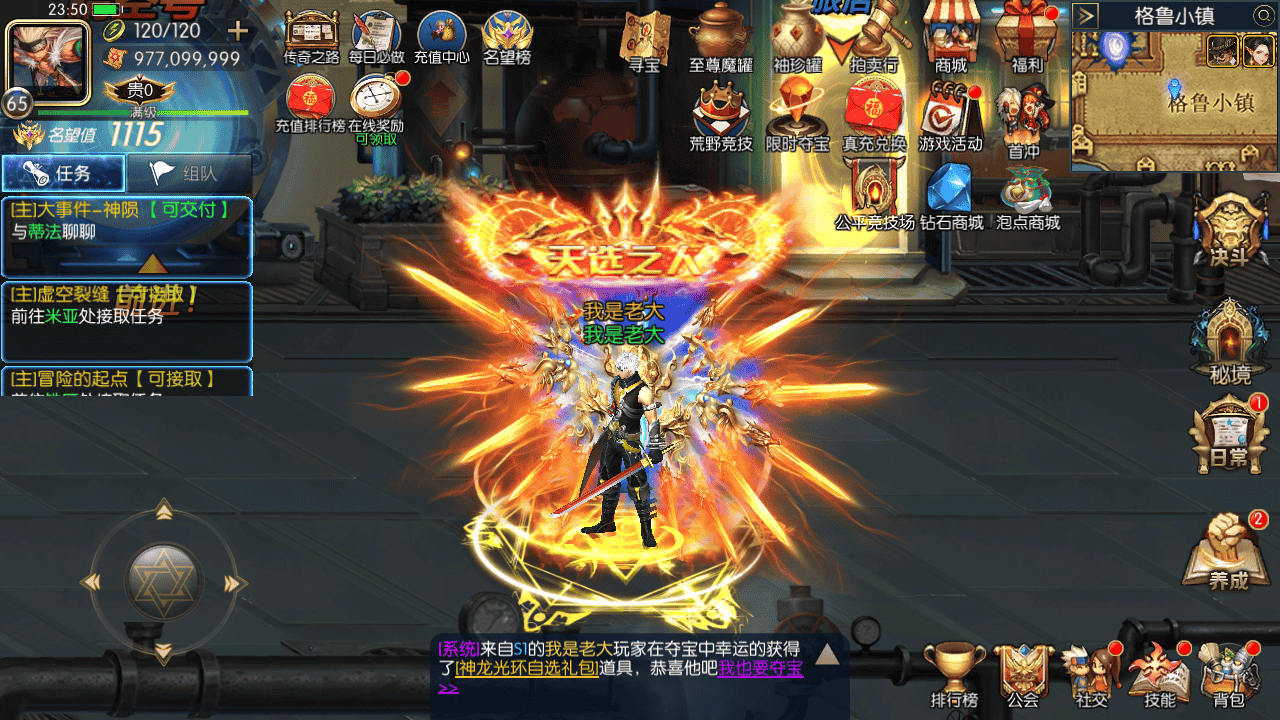Open the 充值中心 recharge center
This screenshot has width=1280, height=720.
point(441,36)
